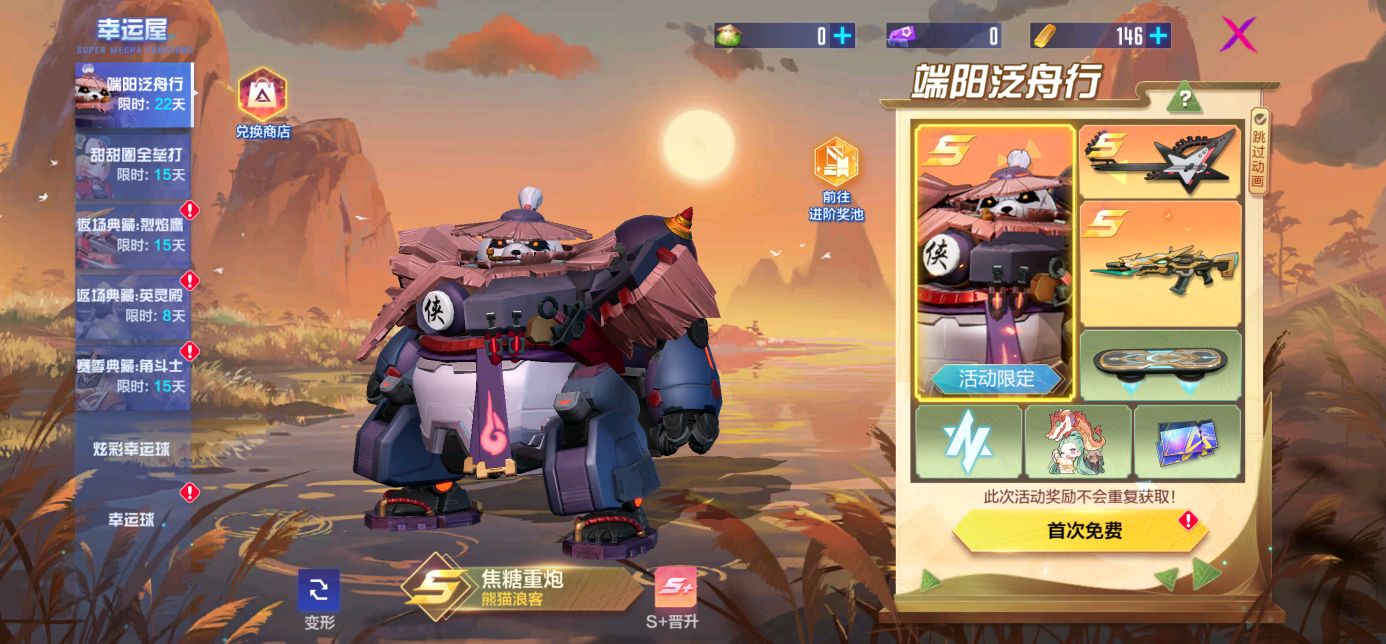Select the 幸运球 tab
The image size is (1386, 644).
point(133,519)
